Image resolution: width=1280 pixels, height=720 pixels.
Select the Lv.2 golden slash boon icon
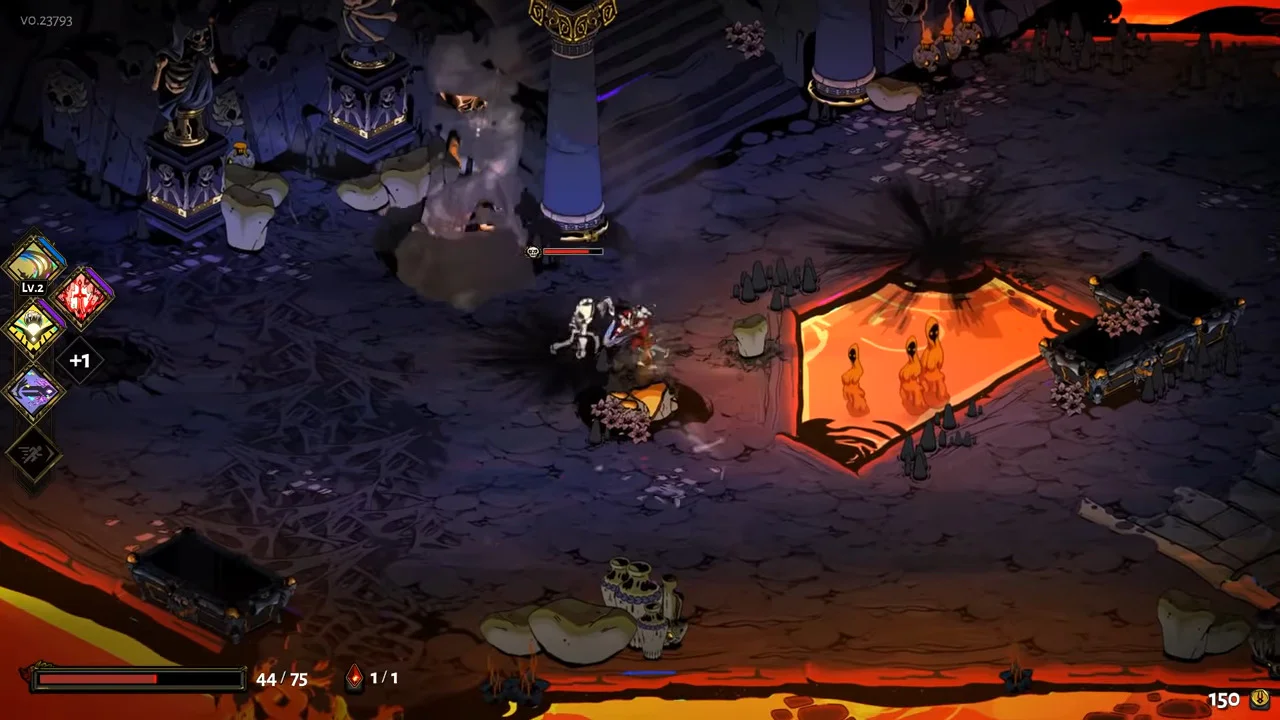tap(35, 263)
